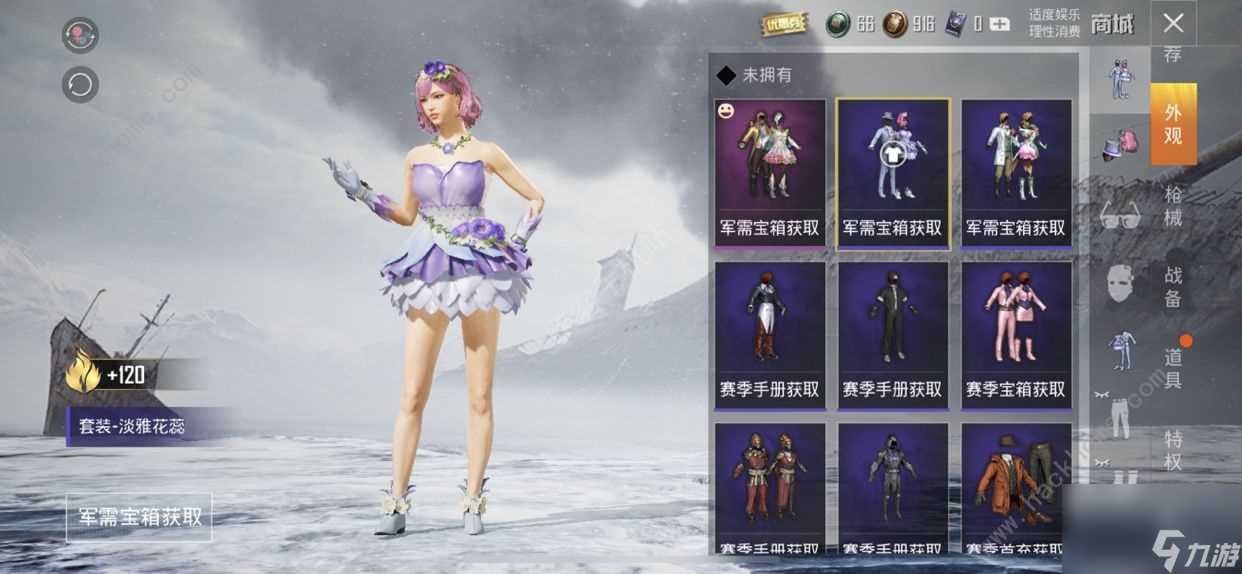1242x574 pixels.
Task: Open the face mask category
Action: point(1120,284)
